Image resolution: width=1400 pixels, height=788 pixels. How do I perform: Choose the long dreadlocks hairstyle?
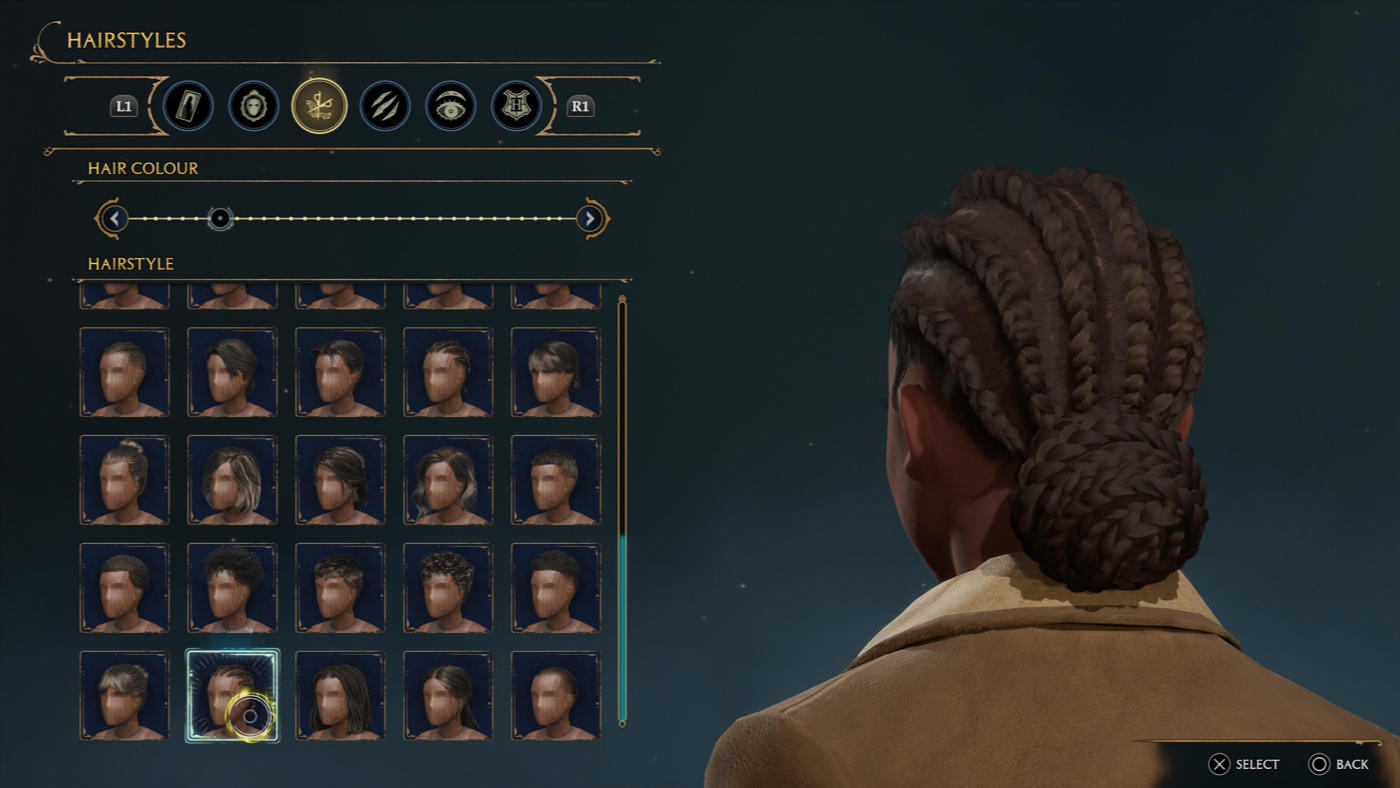(340, 696)
